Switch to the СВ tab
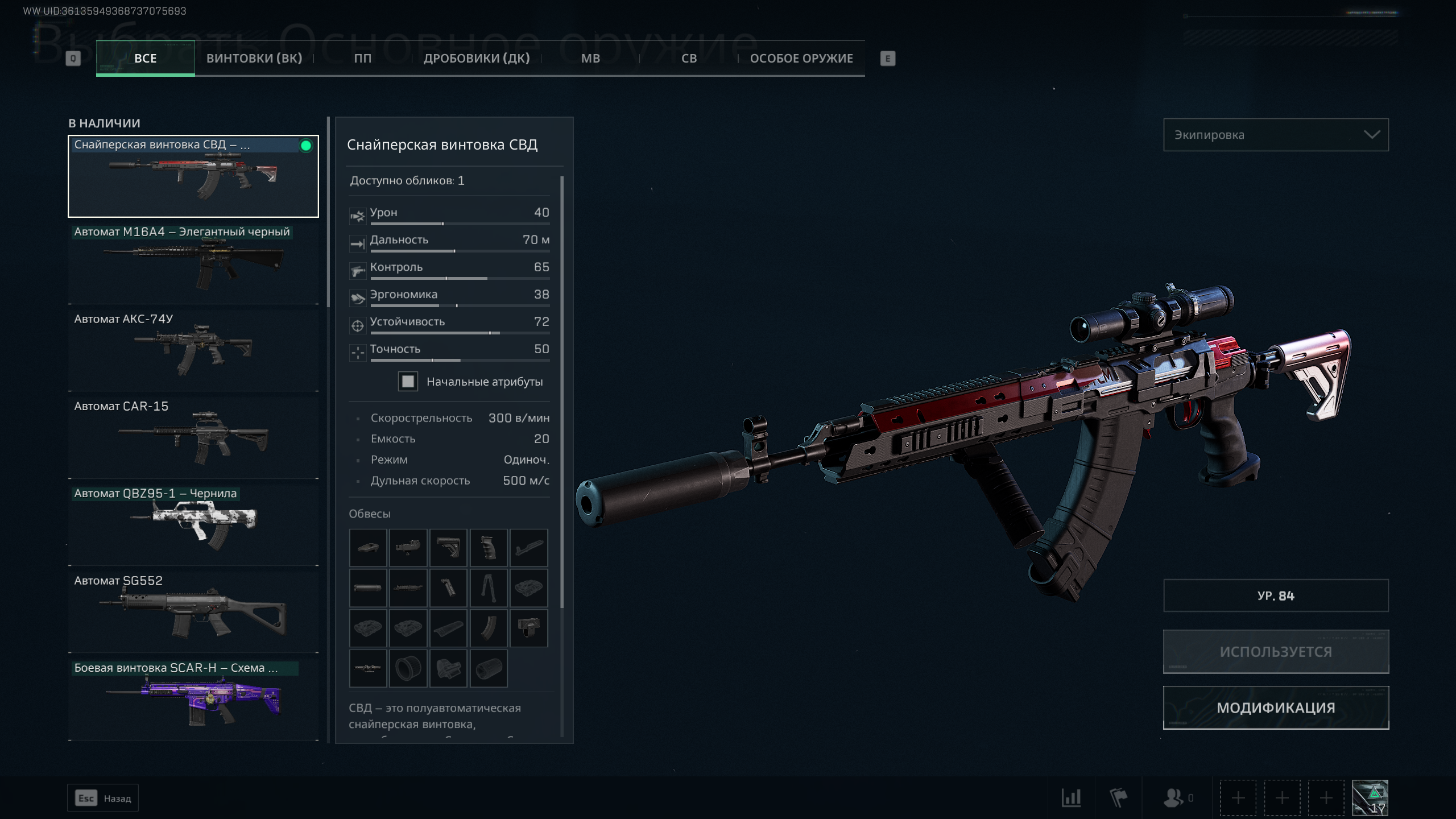Screen dimensions: 1456x819 click(x=689, y=59)
